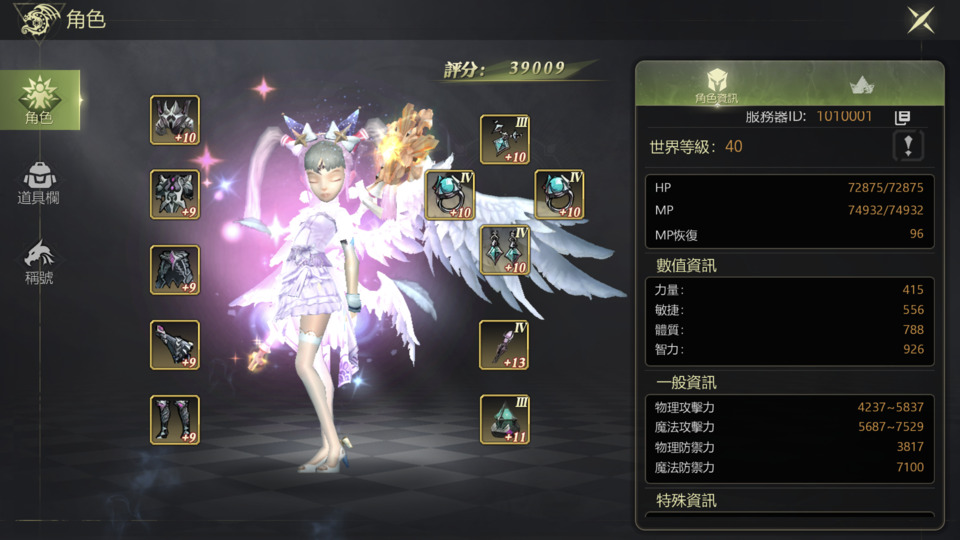Select the necklace slot marked III
Image resolution: width=960 pixels, height=540 pixels.
pos(504,140)
